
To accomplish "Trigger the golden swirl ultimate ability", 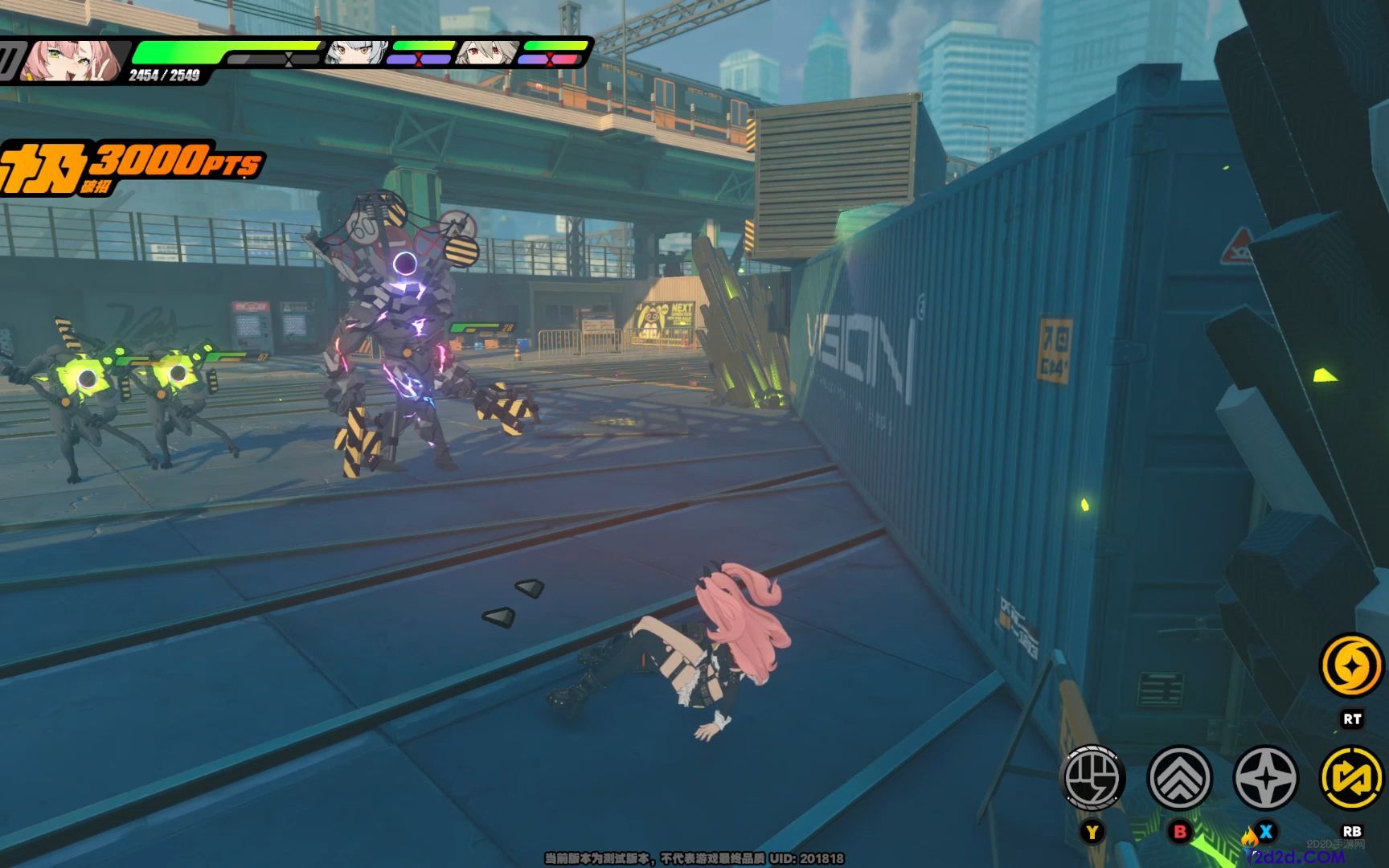I will click(x=1352, y=665).
